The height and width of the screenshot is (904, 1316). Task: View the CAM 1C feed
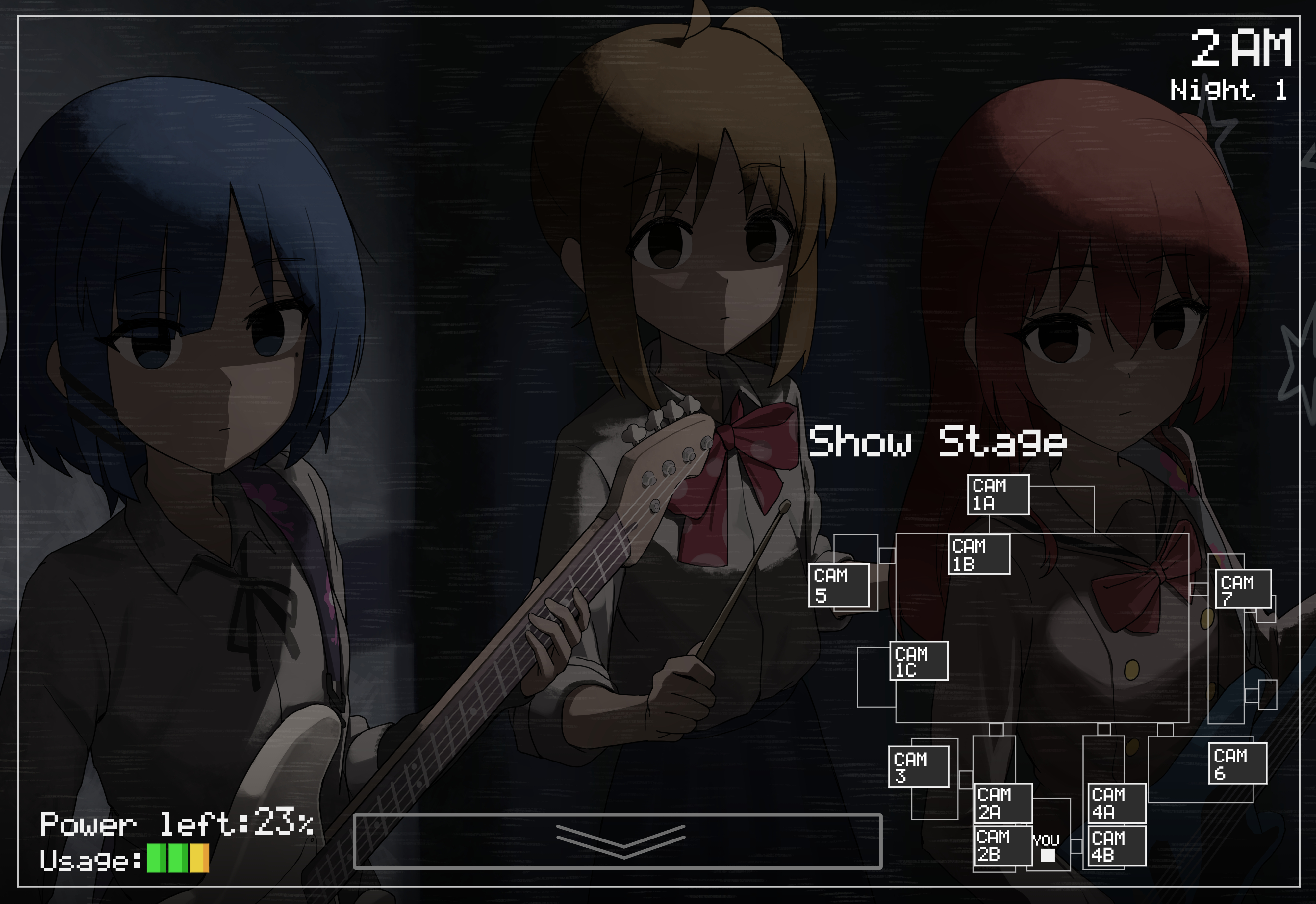click(919, 661)
